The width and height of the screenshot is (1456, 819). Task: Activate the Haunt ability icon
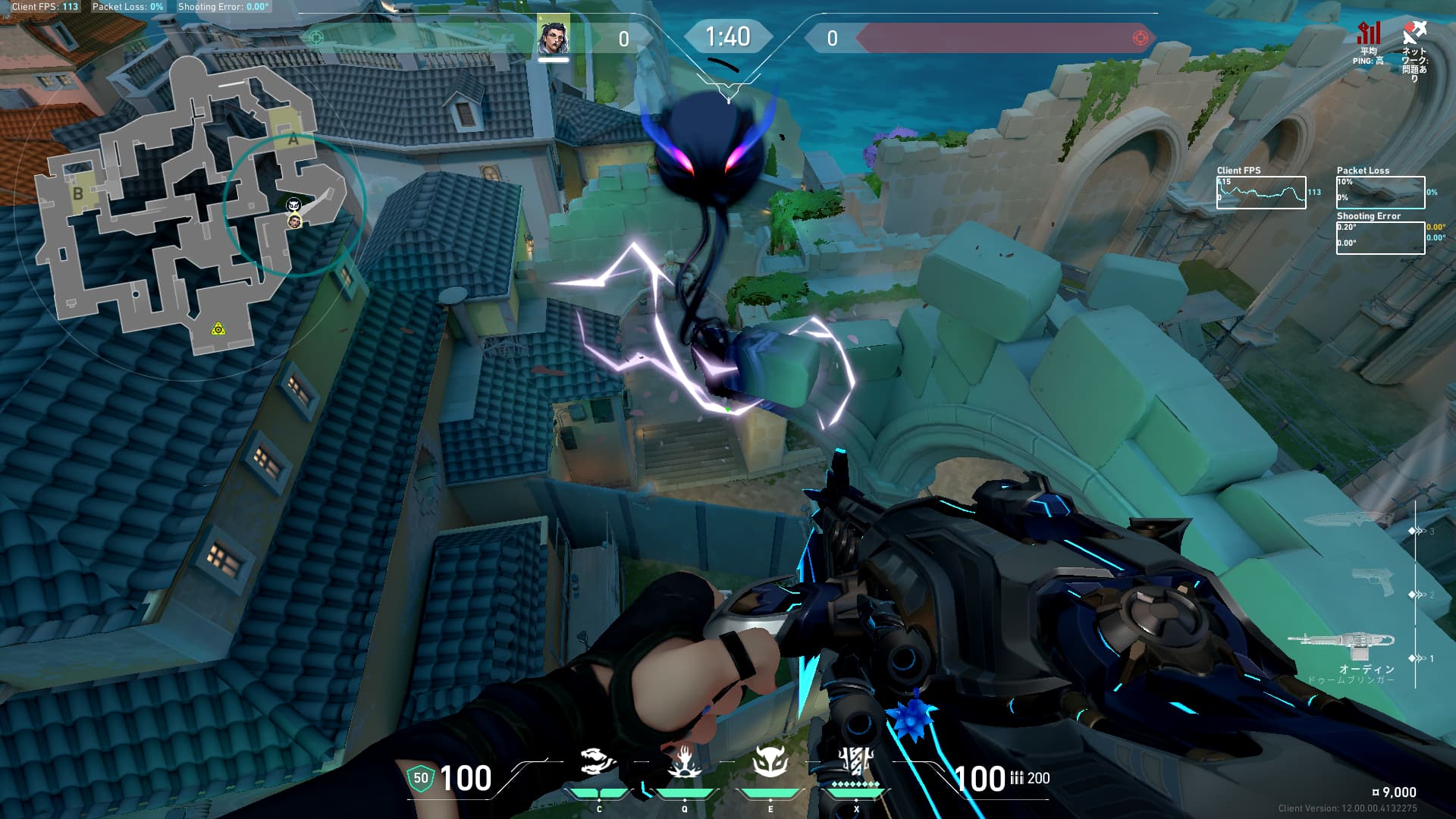pos(770,762)
